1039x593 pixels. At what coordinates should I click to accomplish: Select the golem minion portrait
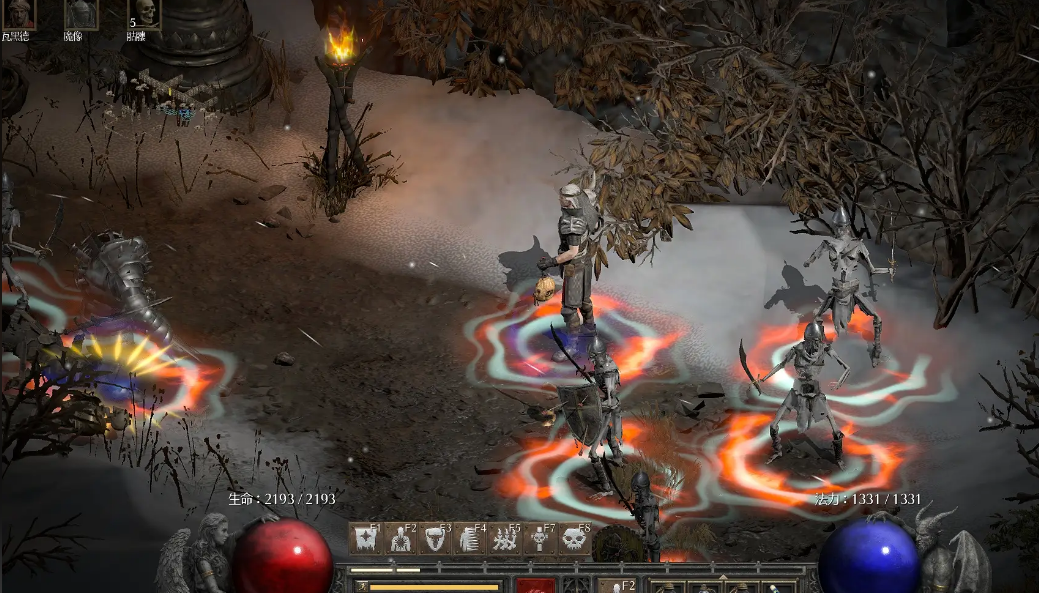[x=80, y=13]
